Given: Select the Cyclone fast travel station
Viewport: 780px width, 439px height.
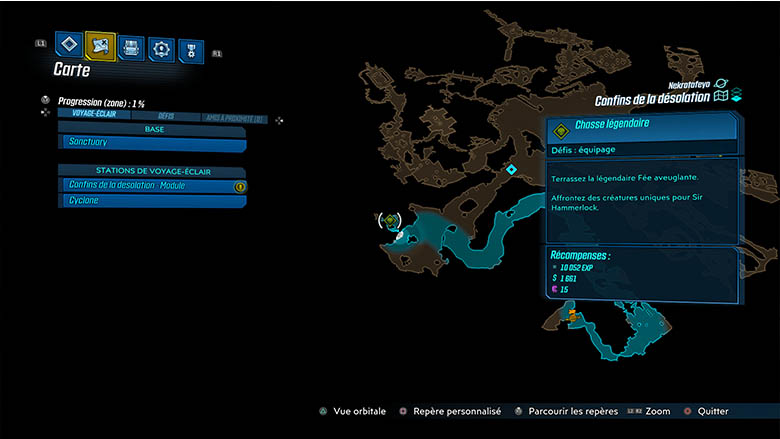Looking at the screenshot, I should tap(150, 201).
